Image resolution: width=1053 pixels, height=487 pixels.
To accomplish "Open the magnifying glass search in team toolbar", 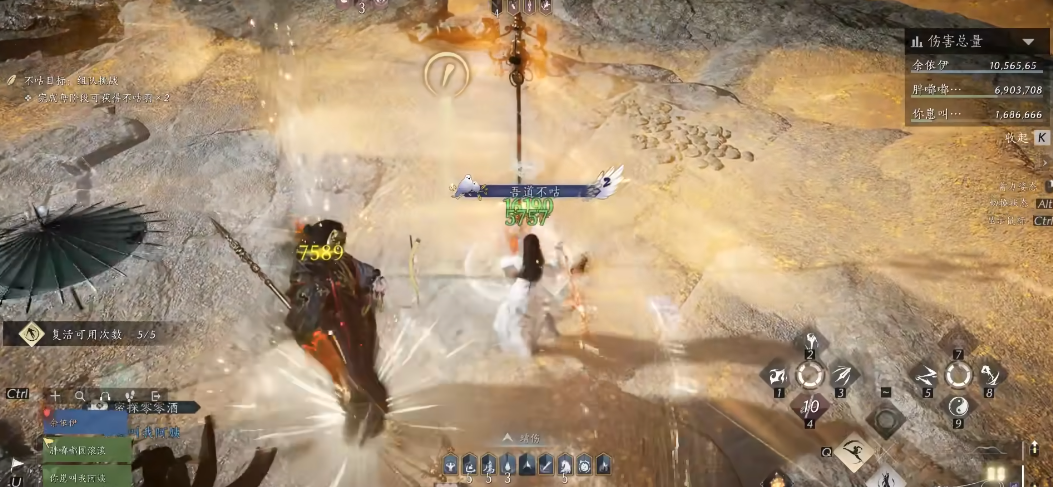I will click(79, 395).
